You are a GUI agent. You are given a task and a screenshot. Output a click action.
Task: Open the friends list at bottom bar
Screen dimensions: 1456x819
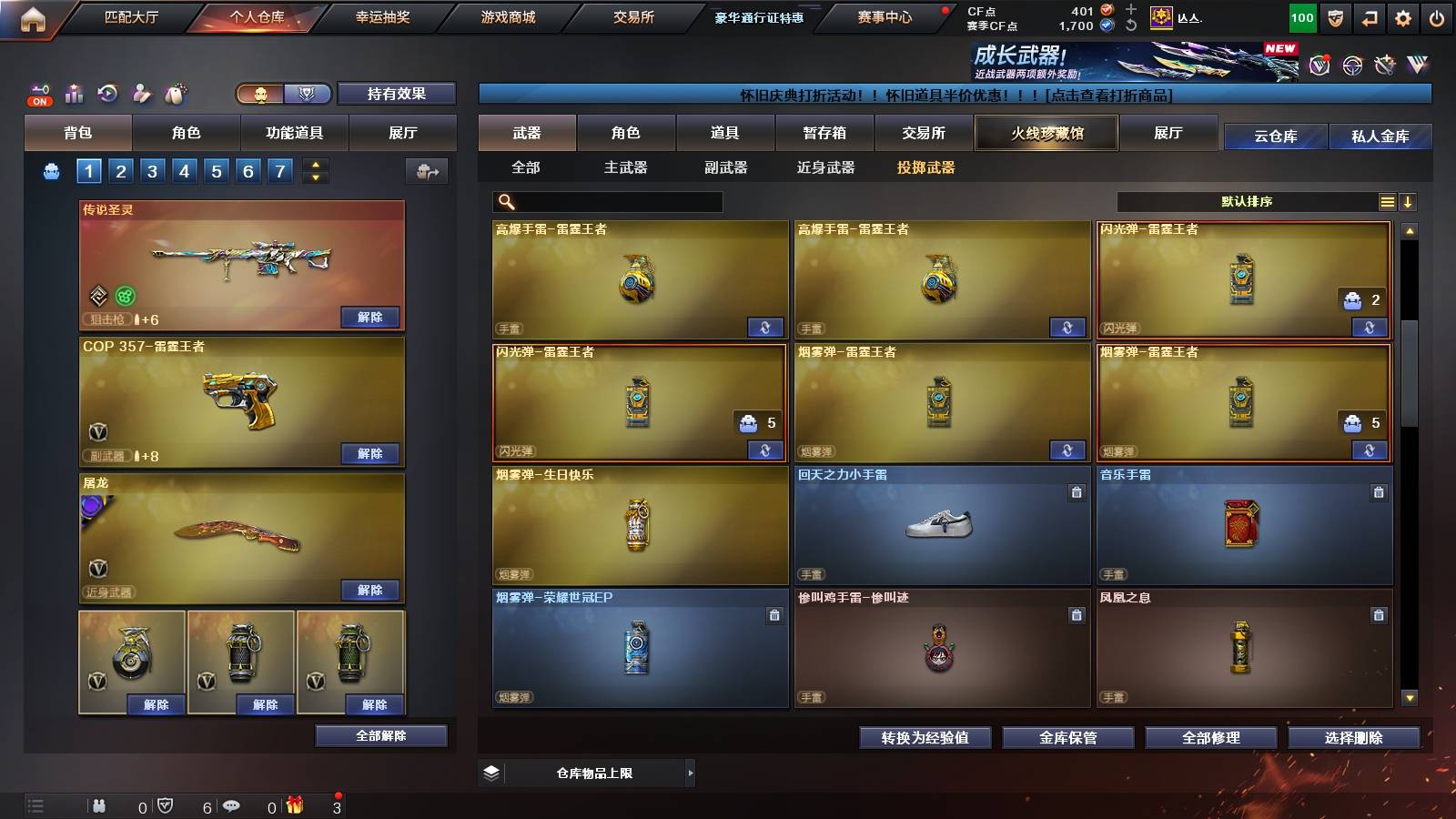[97, 804]
